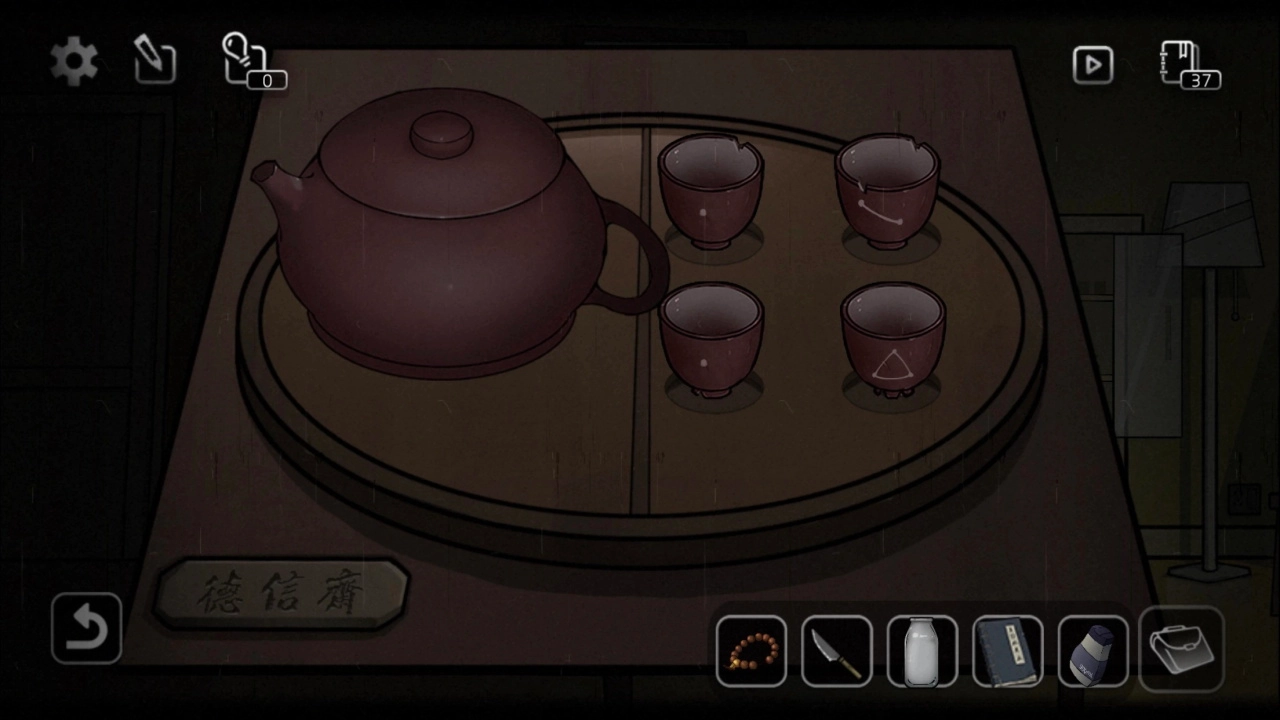Use the lightbulb hint button
This screenshot has width=1280, height=720.
coord(245,59)
